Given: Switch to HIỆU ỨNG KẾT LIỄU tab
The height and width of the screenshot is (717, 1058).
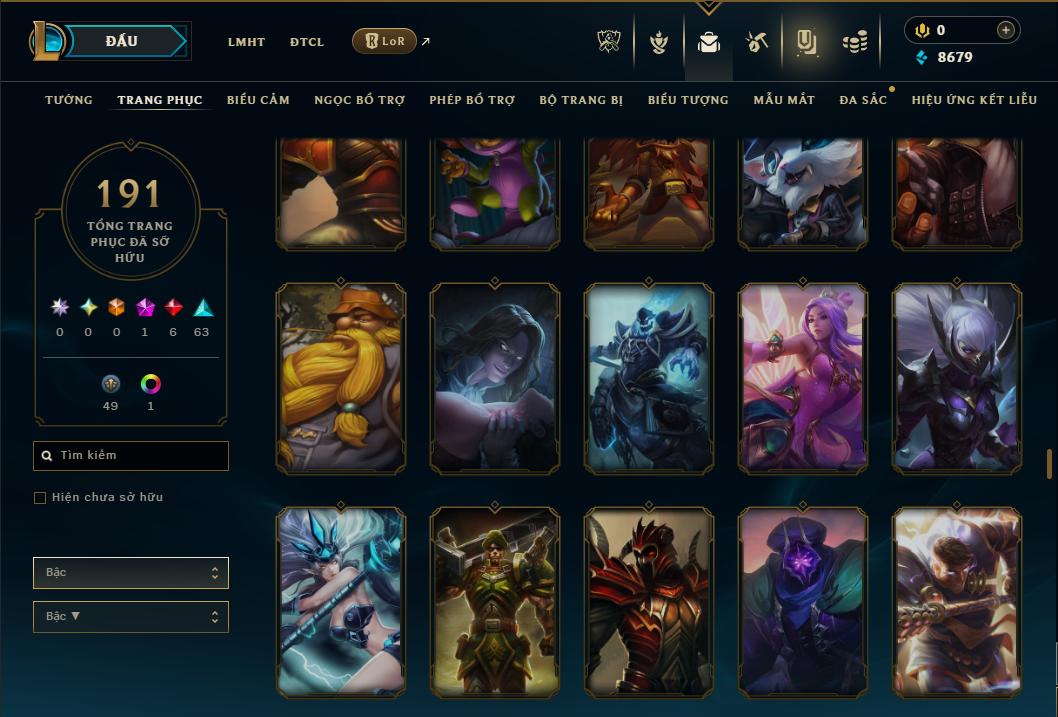Looking at the screenshot, I should (974, 100).
